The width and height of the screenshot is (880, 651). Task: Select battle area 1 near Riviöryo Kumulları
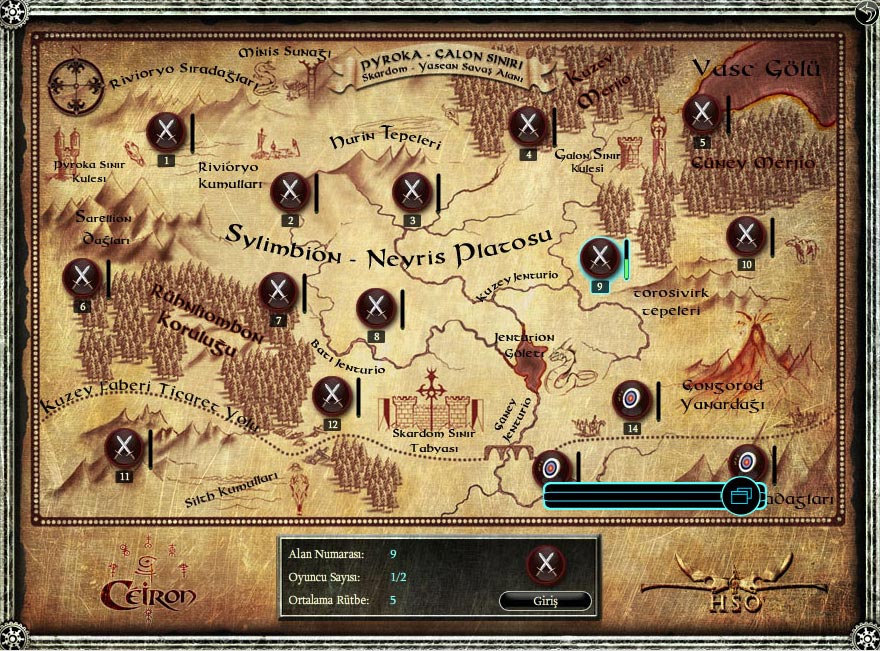(166, 132)
